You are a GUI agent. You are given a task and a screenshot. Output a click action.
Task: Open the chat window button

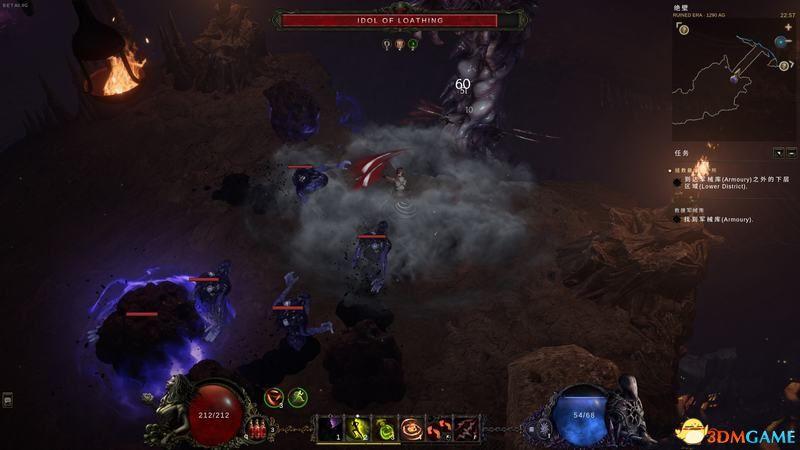click(x=7, y=400)
